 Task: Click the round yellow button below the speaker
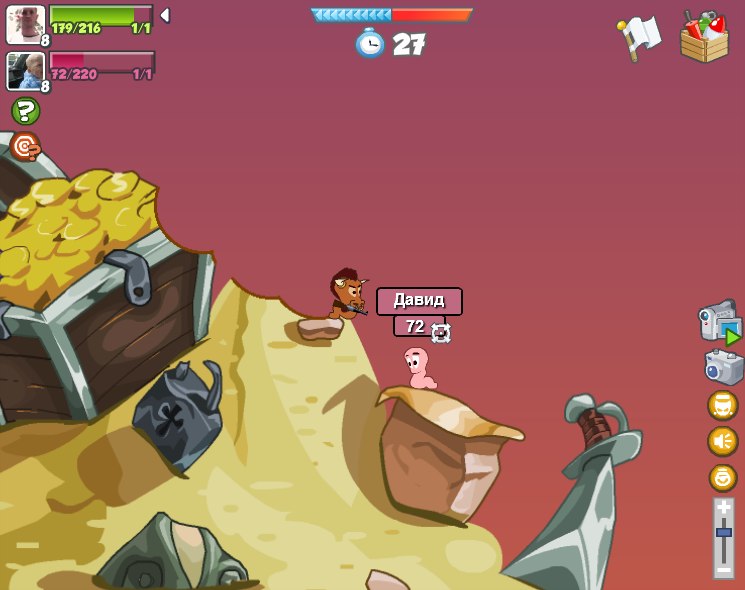pos(722,477)
